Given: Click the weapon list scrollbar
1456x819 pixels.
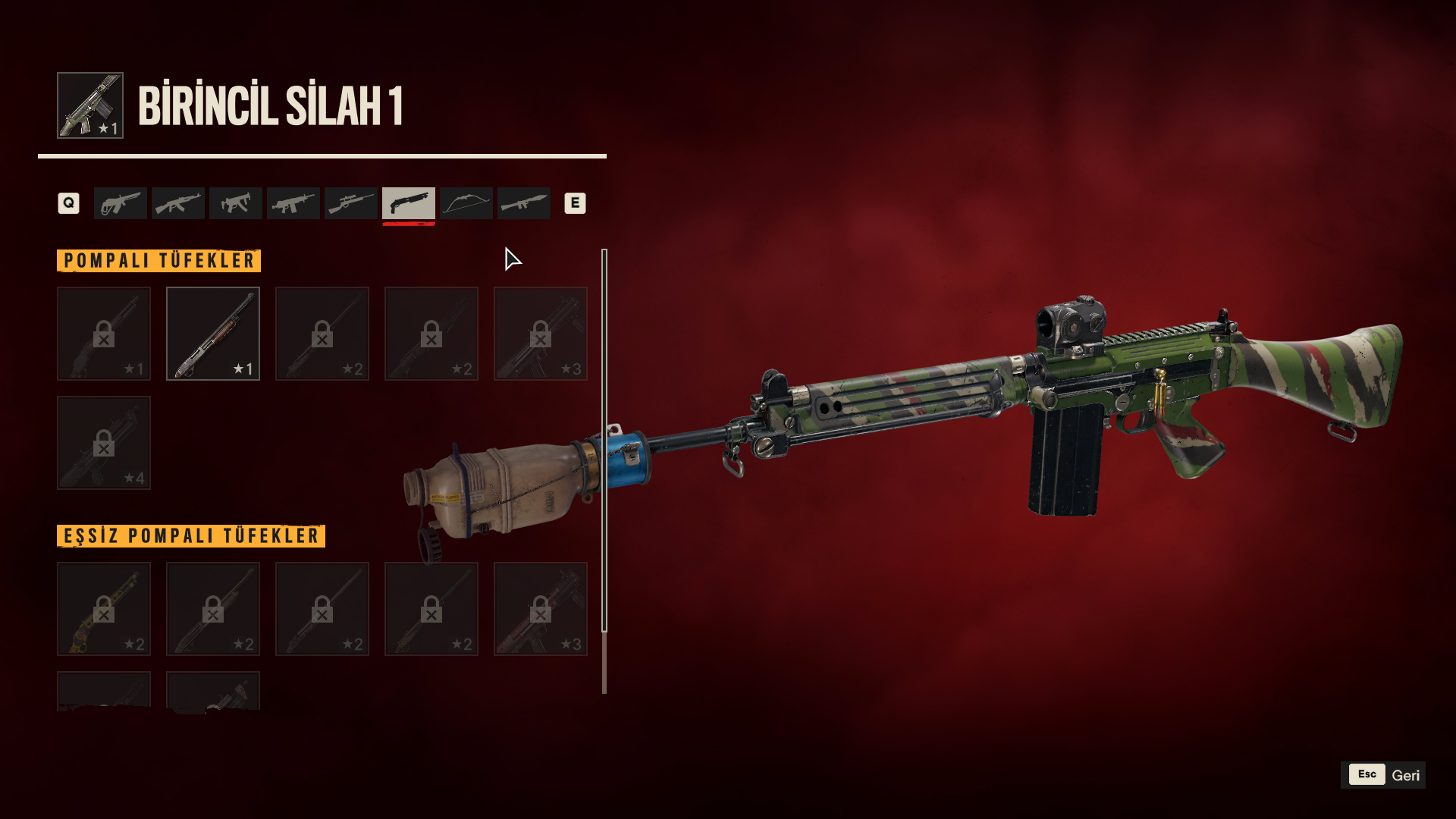Looking at the screenshot, I should click(604, 440).
